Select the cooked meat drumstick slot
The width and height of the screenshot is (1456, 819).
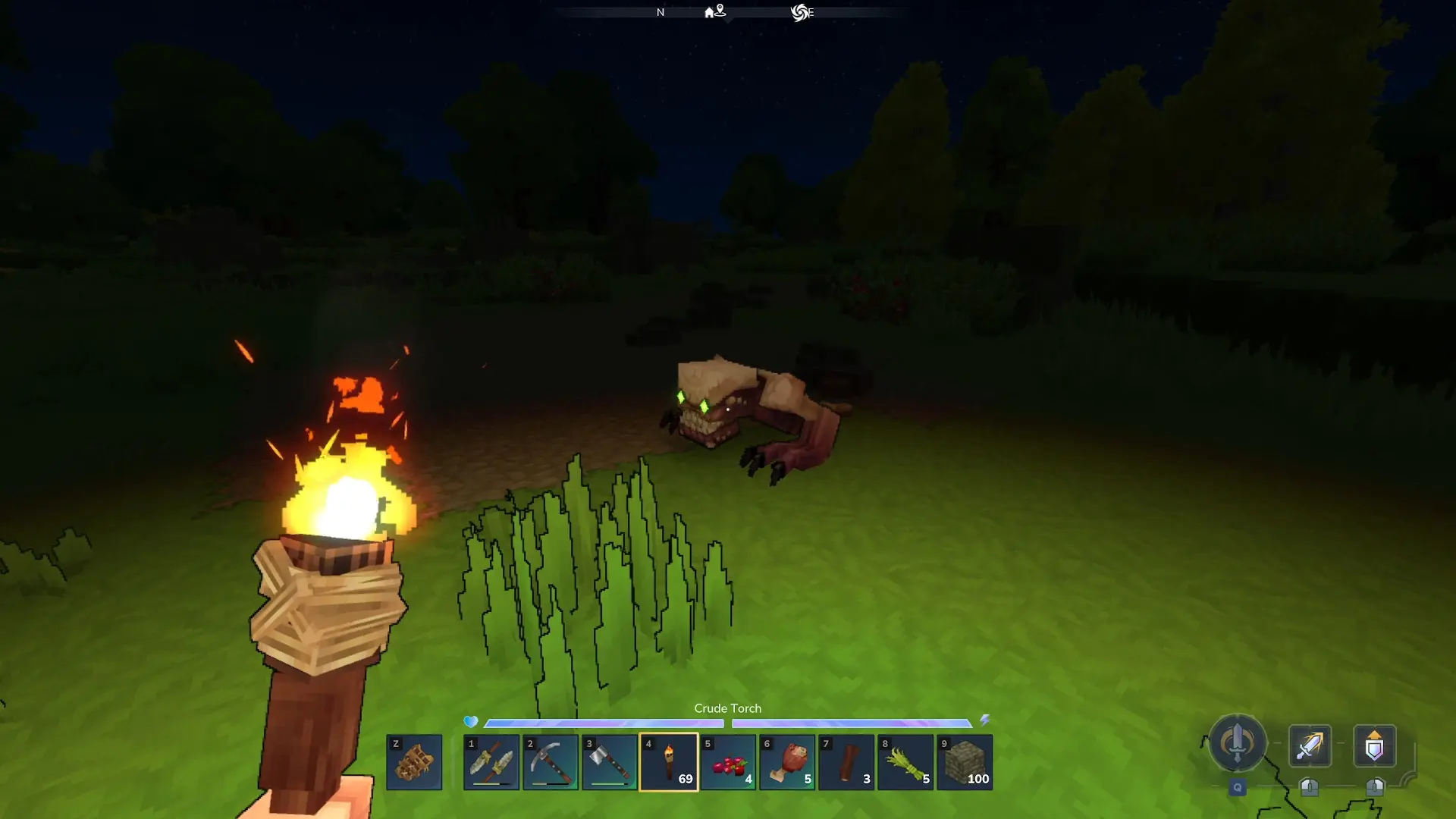click(787, 762)
